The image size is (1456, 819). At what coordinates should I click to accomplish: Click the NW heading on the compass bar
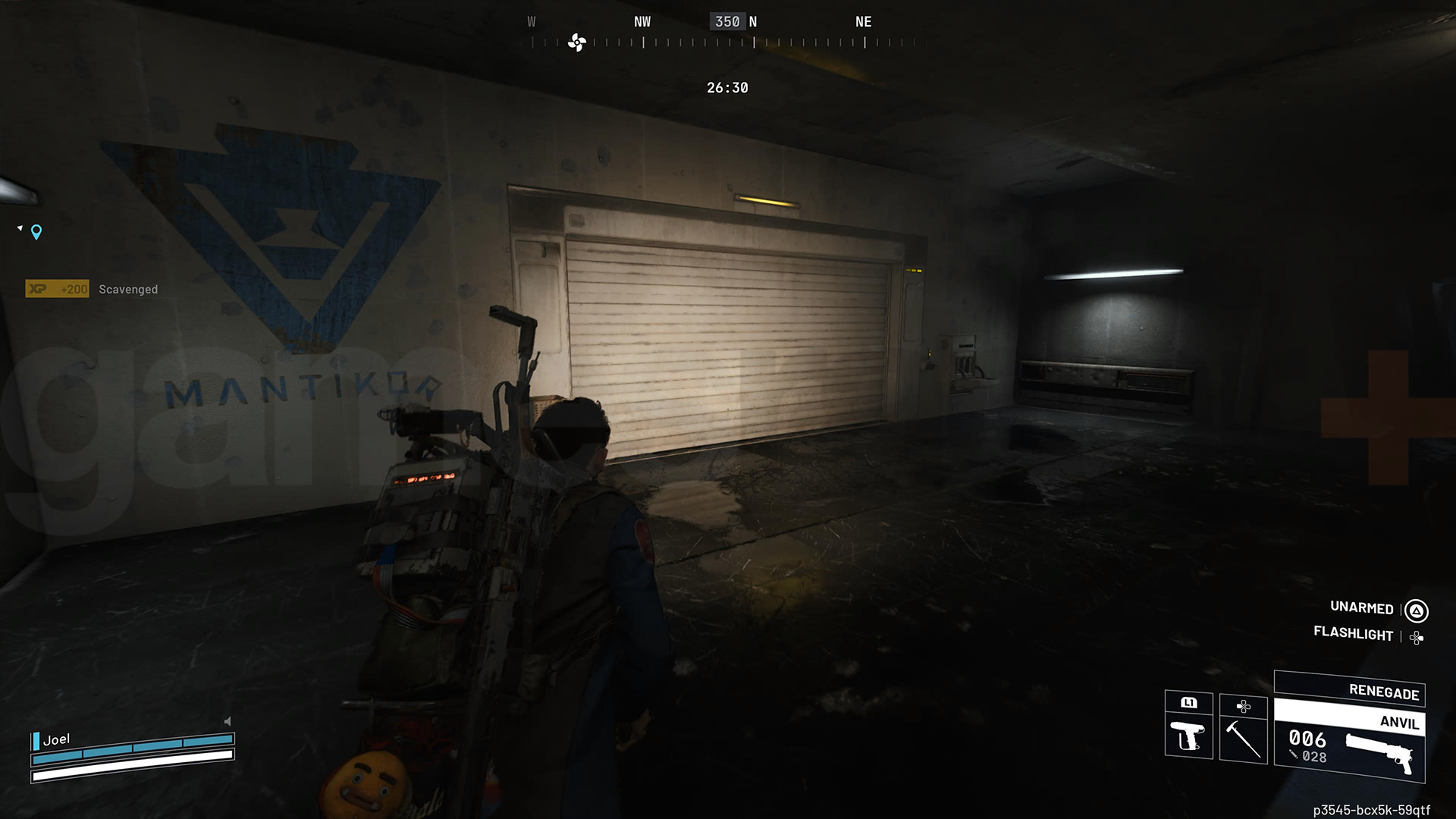coord(642,22)
